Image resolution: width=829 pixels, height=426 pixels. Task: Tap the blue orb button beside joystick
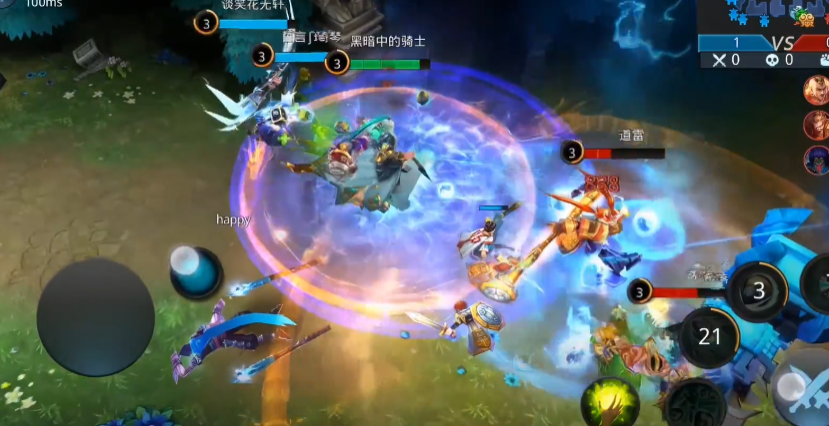(x=194, y=270)
